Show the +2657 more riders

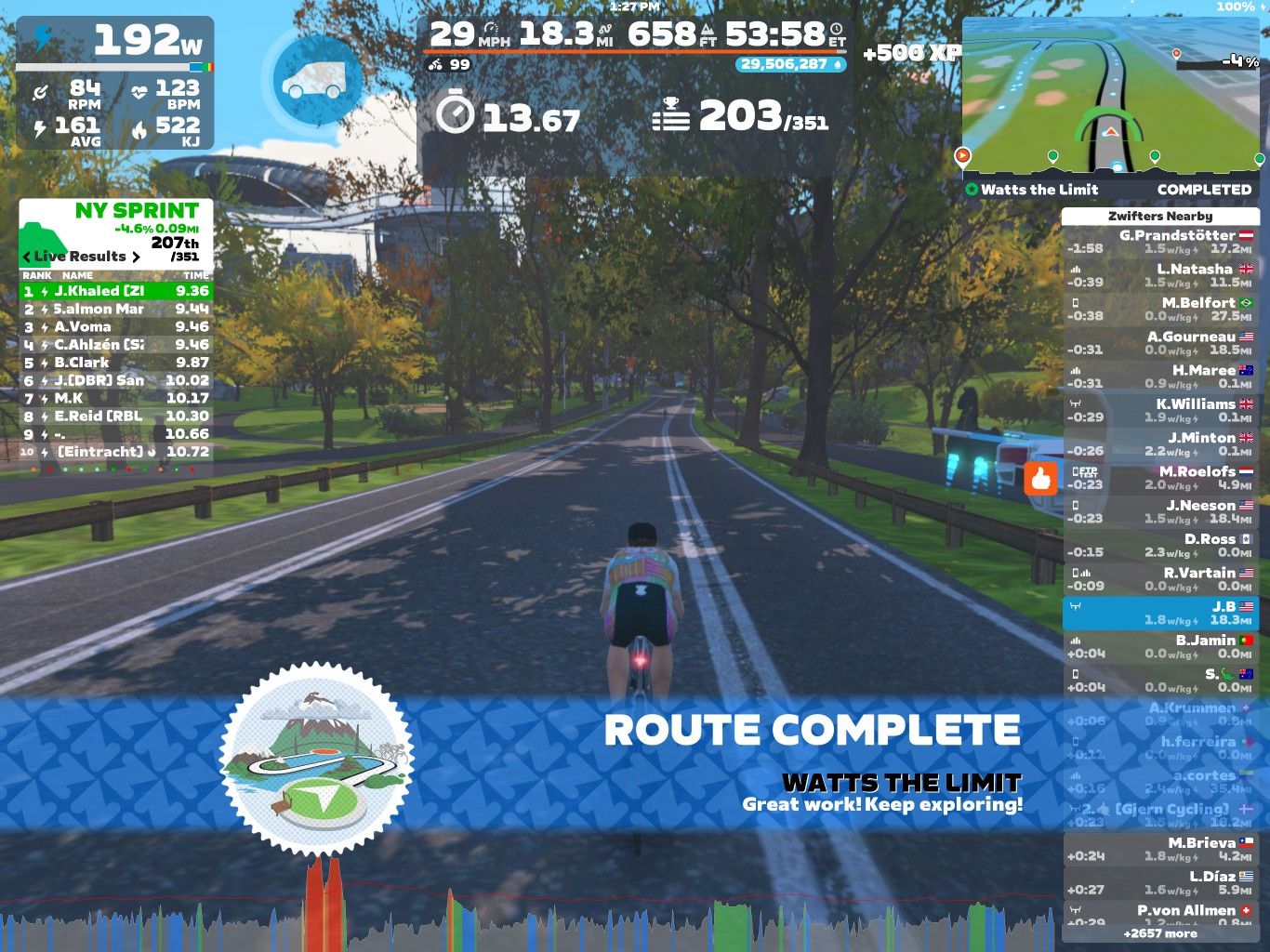[x=1159, y=933]
